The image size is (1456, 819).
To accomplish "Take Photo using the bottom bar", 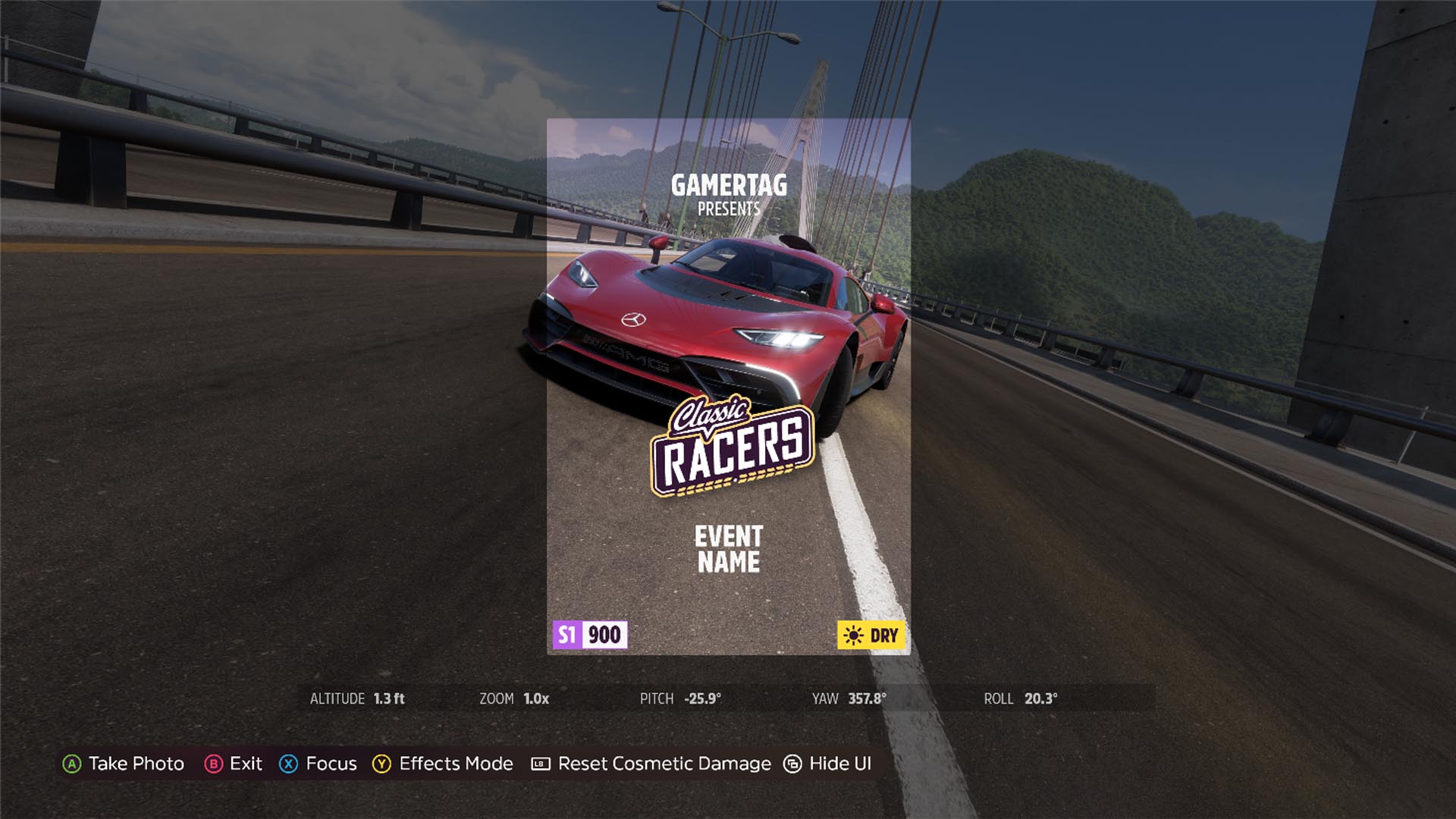I will [124, 764].
